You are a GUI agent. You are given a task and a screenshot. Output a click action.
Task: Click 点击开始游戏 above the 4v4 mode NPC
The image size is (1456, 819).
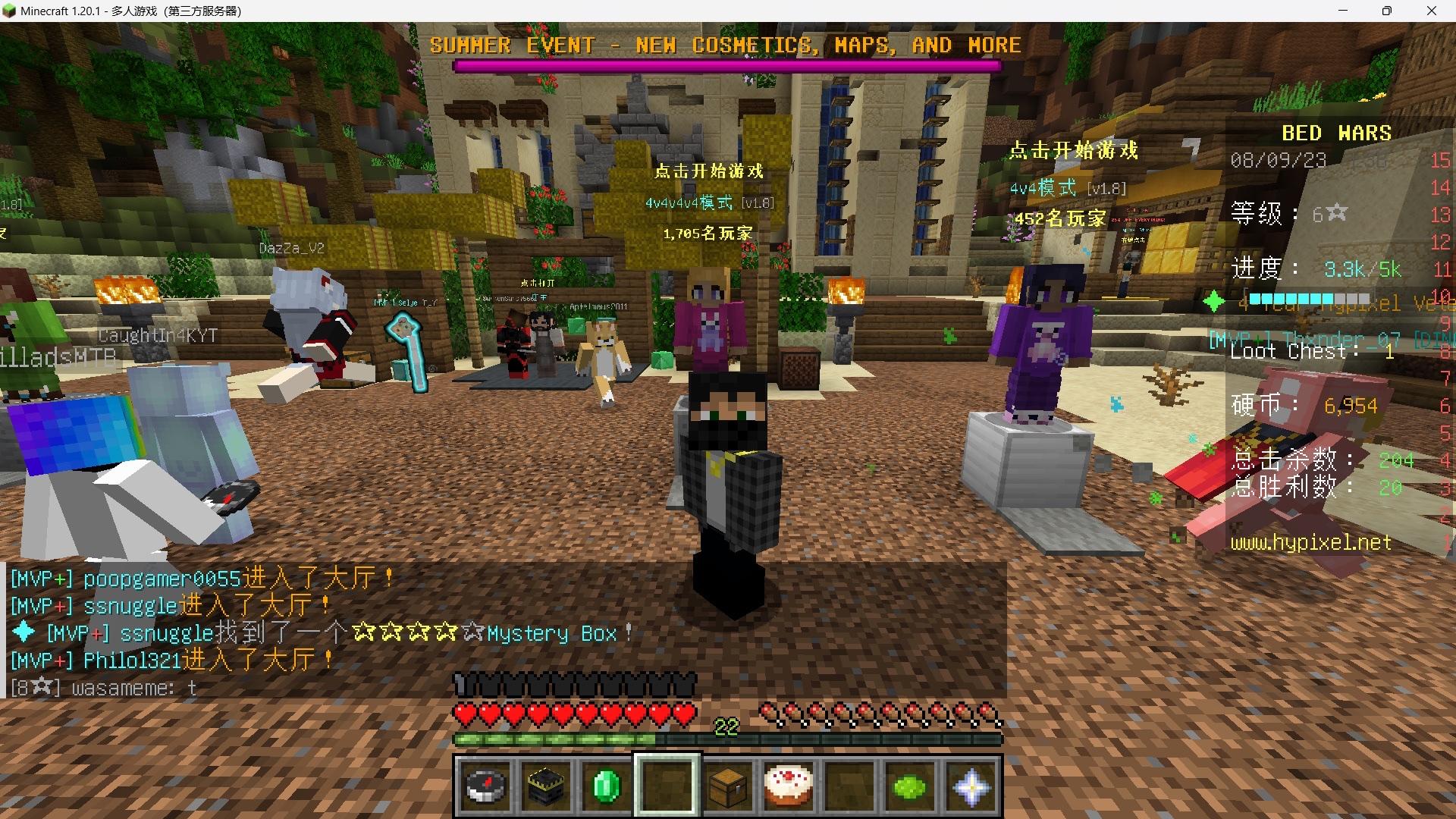tap(1073, 150)
